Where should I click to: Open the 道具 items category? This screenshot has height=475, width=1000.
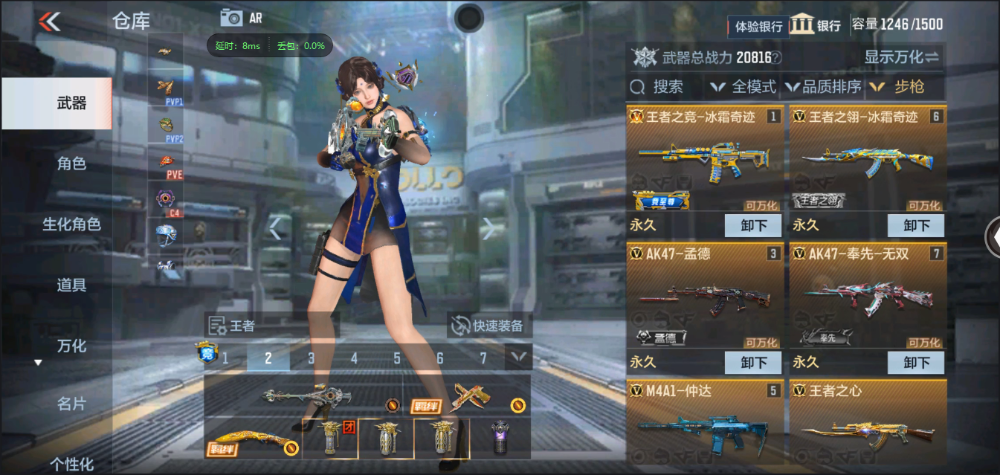(x=71, y=285)
